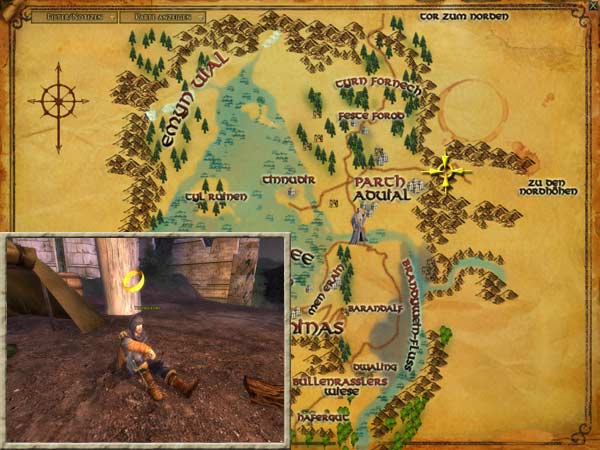Follow the Zu den Nordhöhen map link
Image resolution: width=600 pixels, height=450 pixels.
click(556, 188)
